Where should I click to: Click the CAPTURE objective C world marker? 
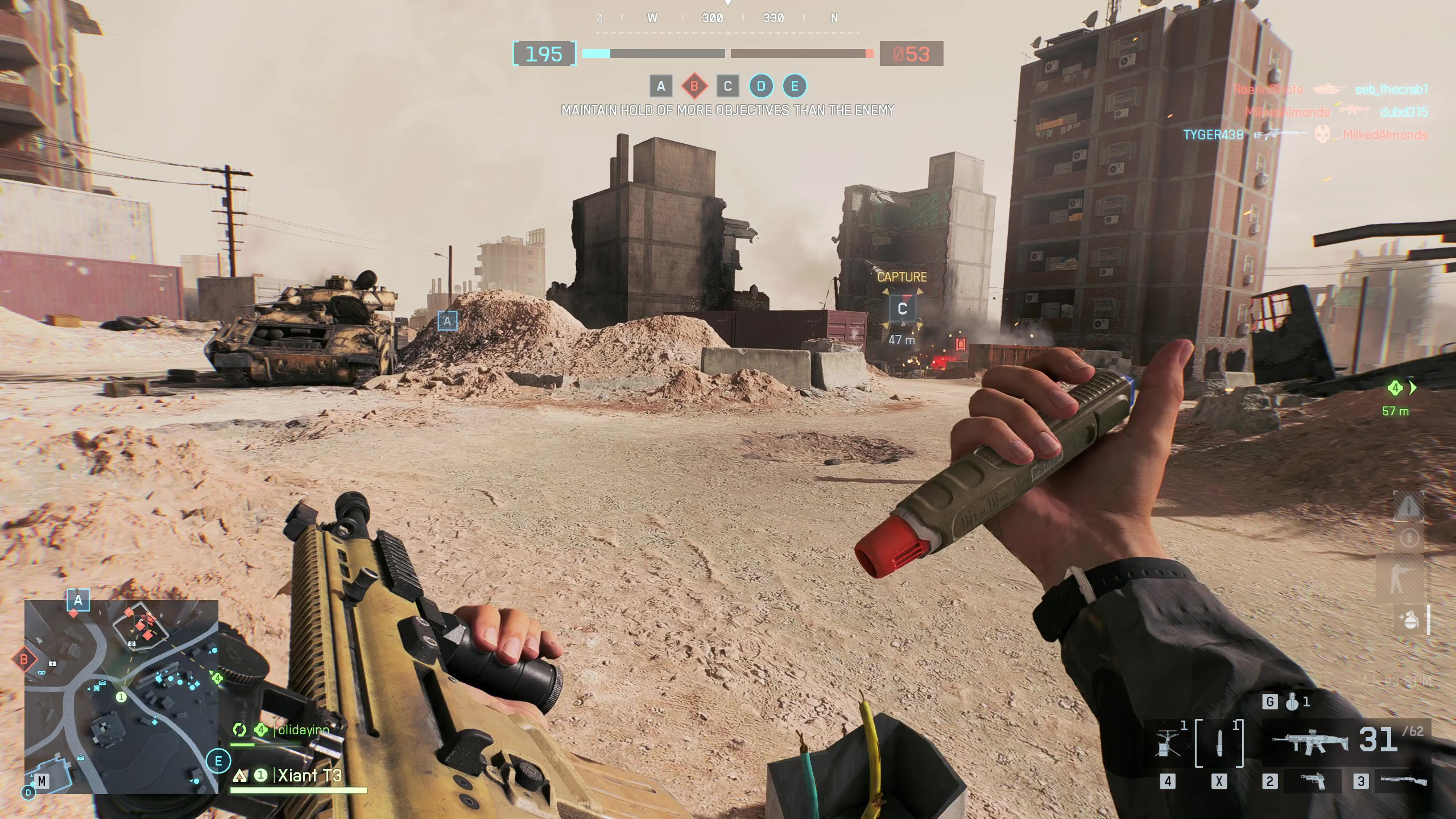click(x=902, y=309)
